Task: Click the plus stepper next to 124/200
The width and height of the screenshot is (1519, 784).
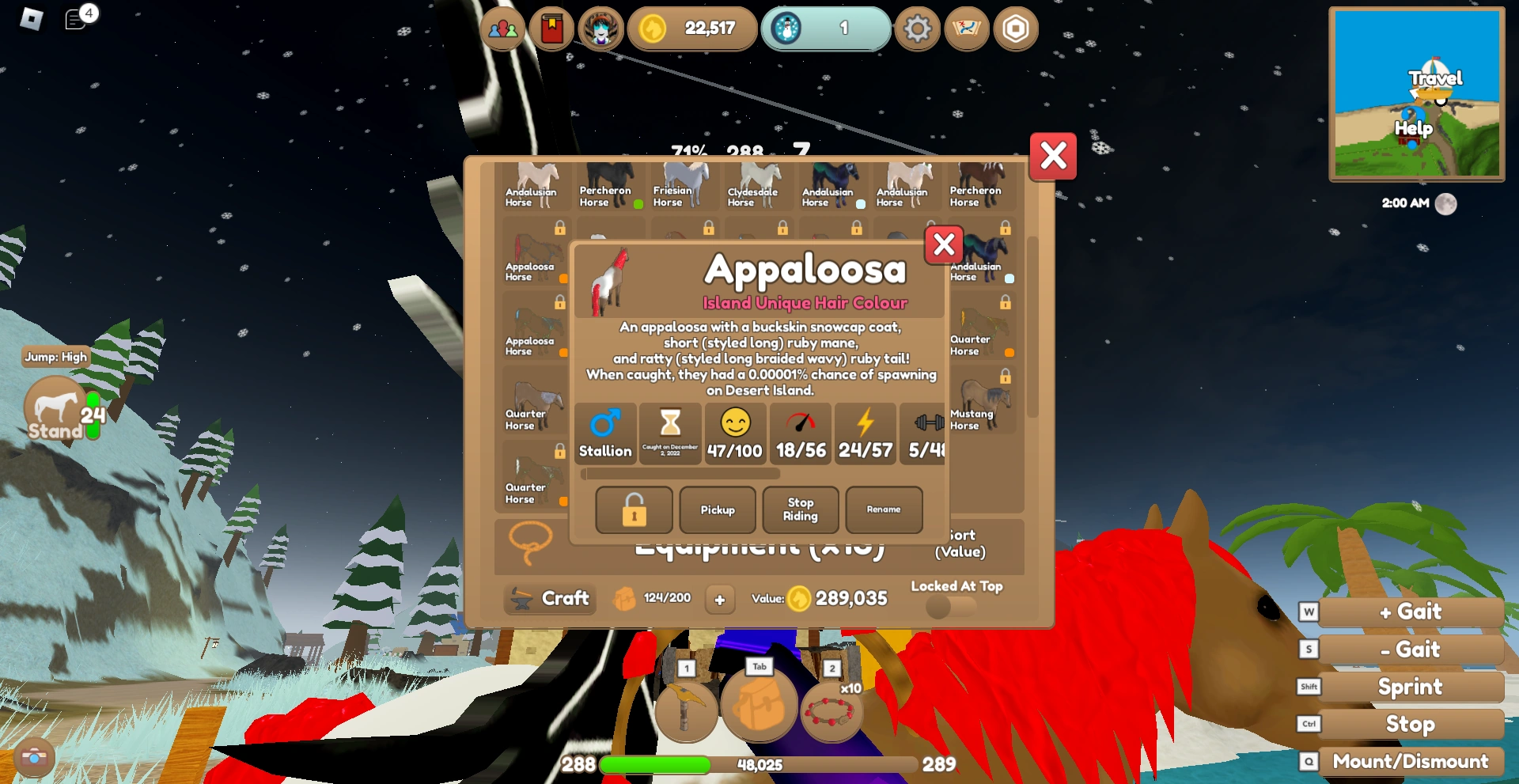Action: click(x=719, y=600)
